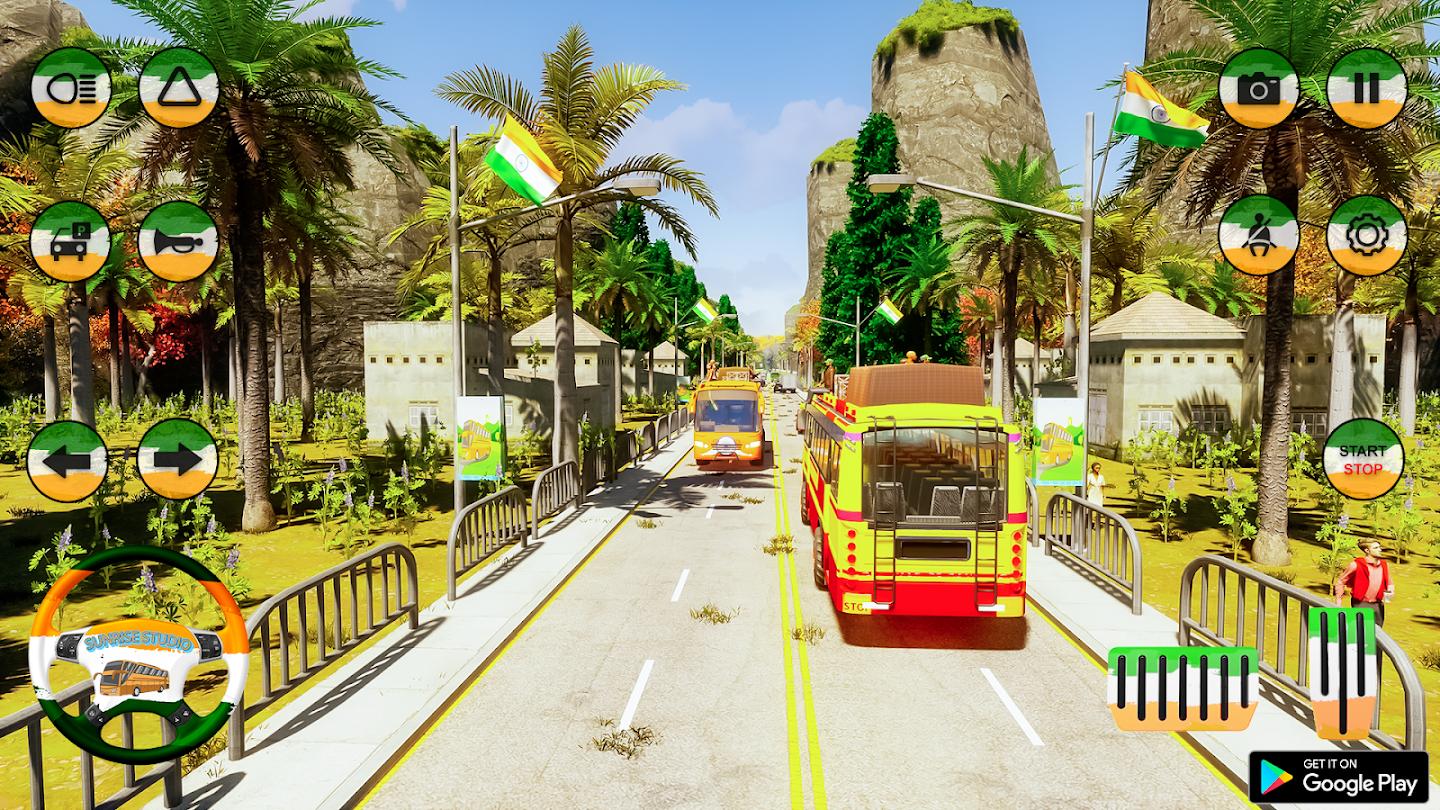Apply the wide brake pedal

tap(1183, 688)
